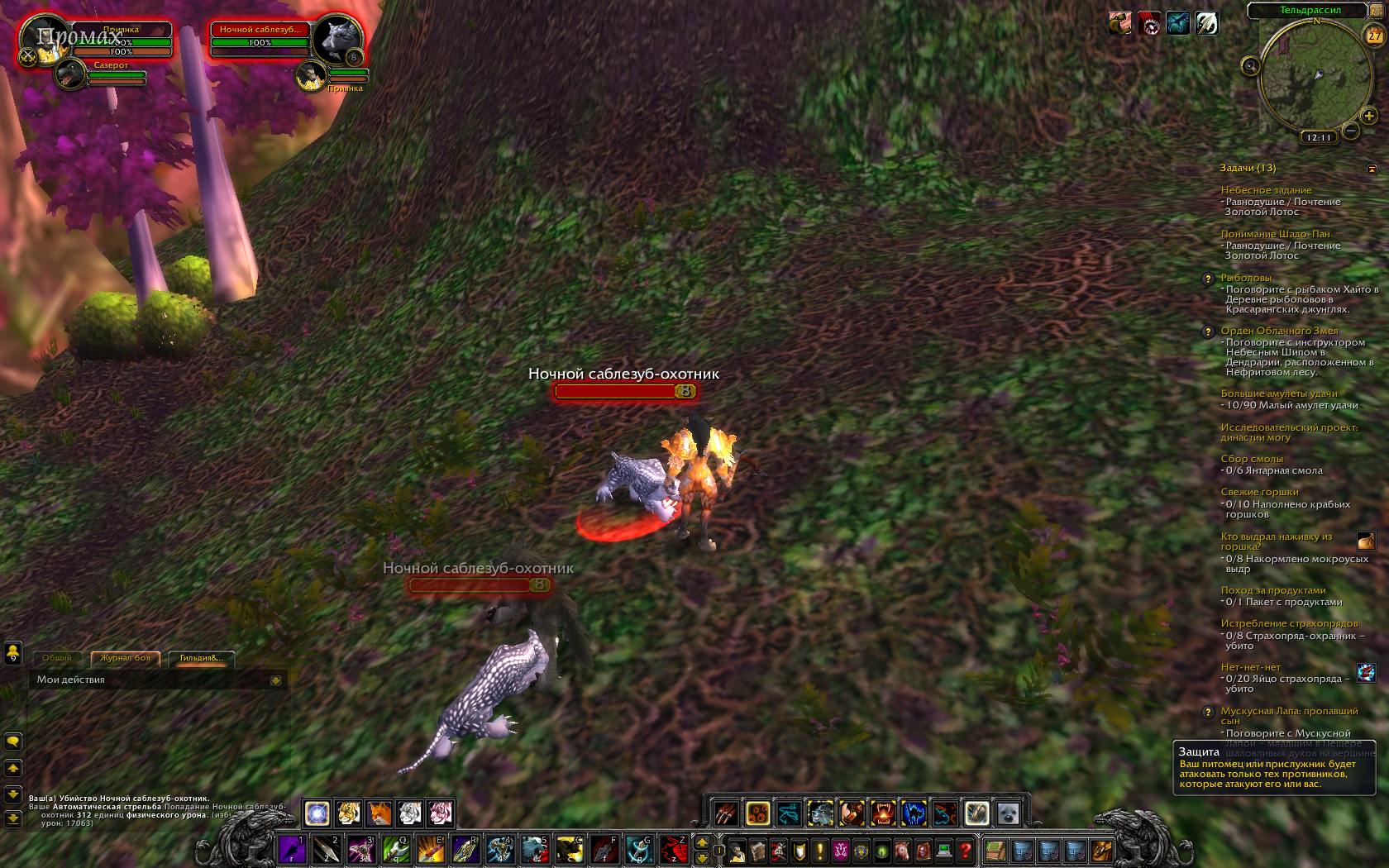
Task: Select the Рыболовы quest in tracker
Action: [x=1246, y=278]
